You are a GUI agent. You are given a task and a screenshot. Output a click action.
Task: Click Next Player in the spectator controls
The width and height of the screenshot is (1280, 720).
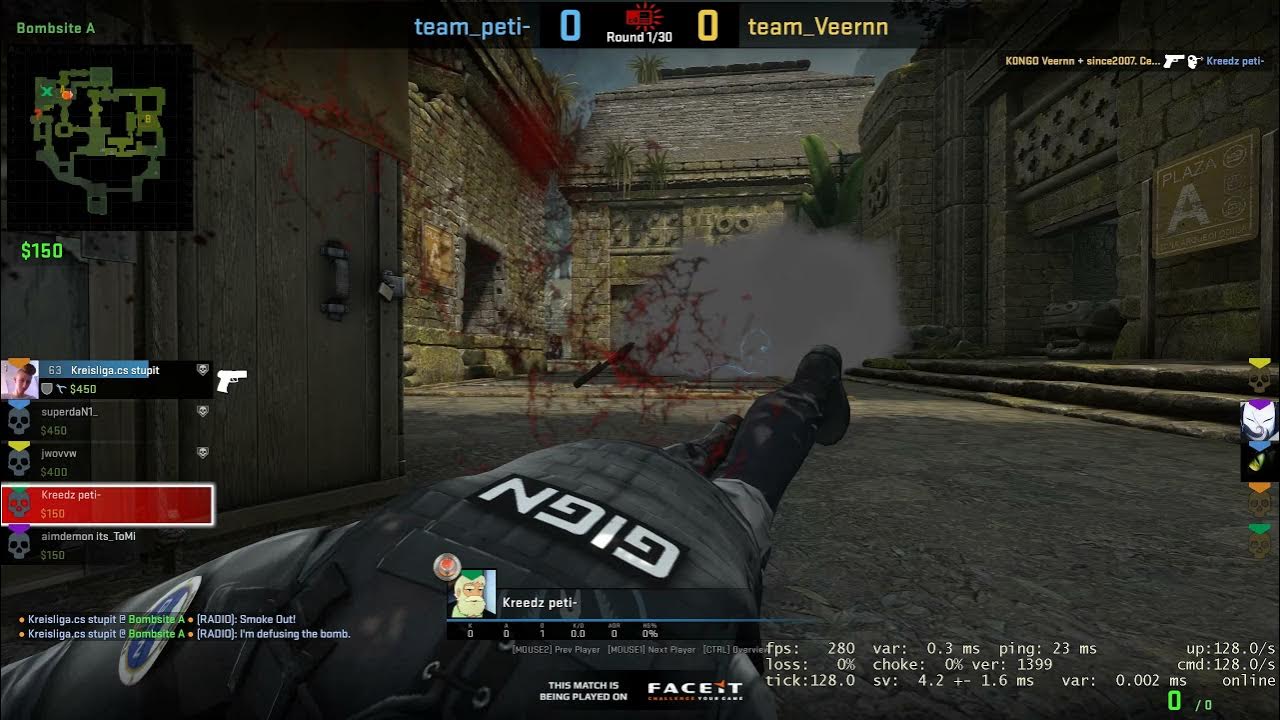coord(651,649)
